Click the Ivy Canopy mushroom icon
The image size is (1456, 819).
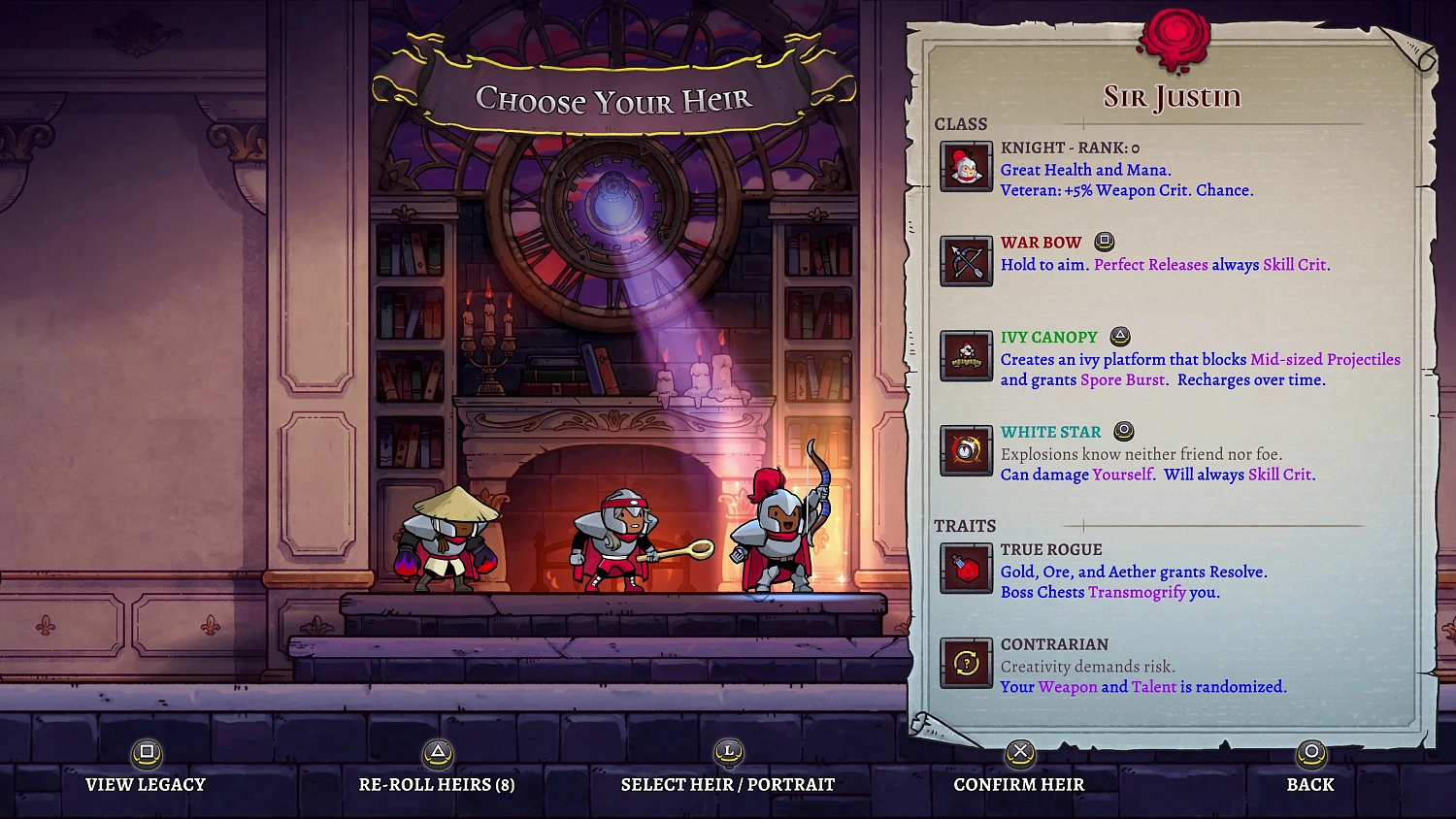966,356
